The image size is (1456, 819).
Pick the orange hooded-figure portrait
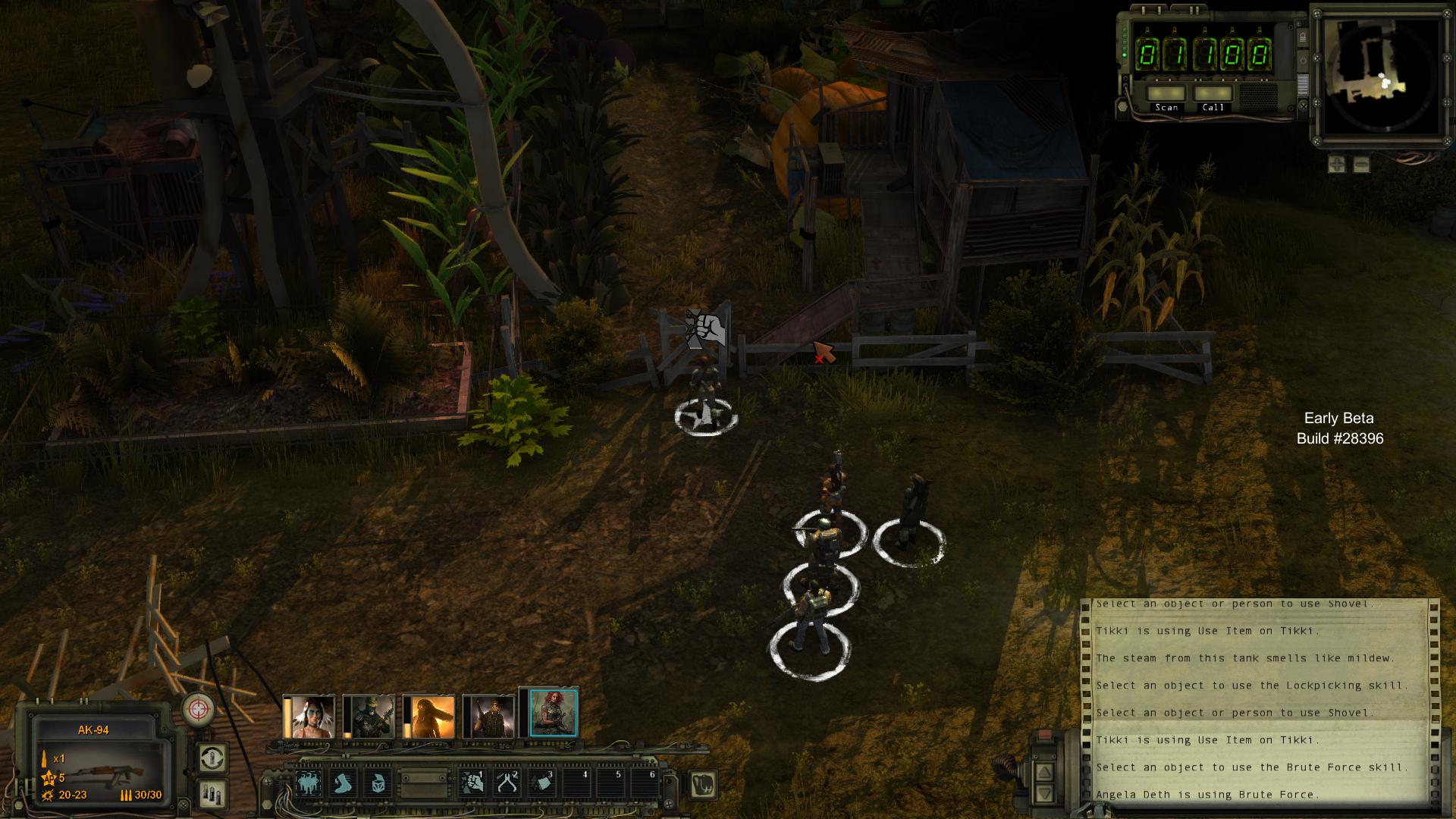coord(429,717)
